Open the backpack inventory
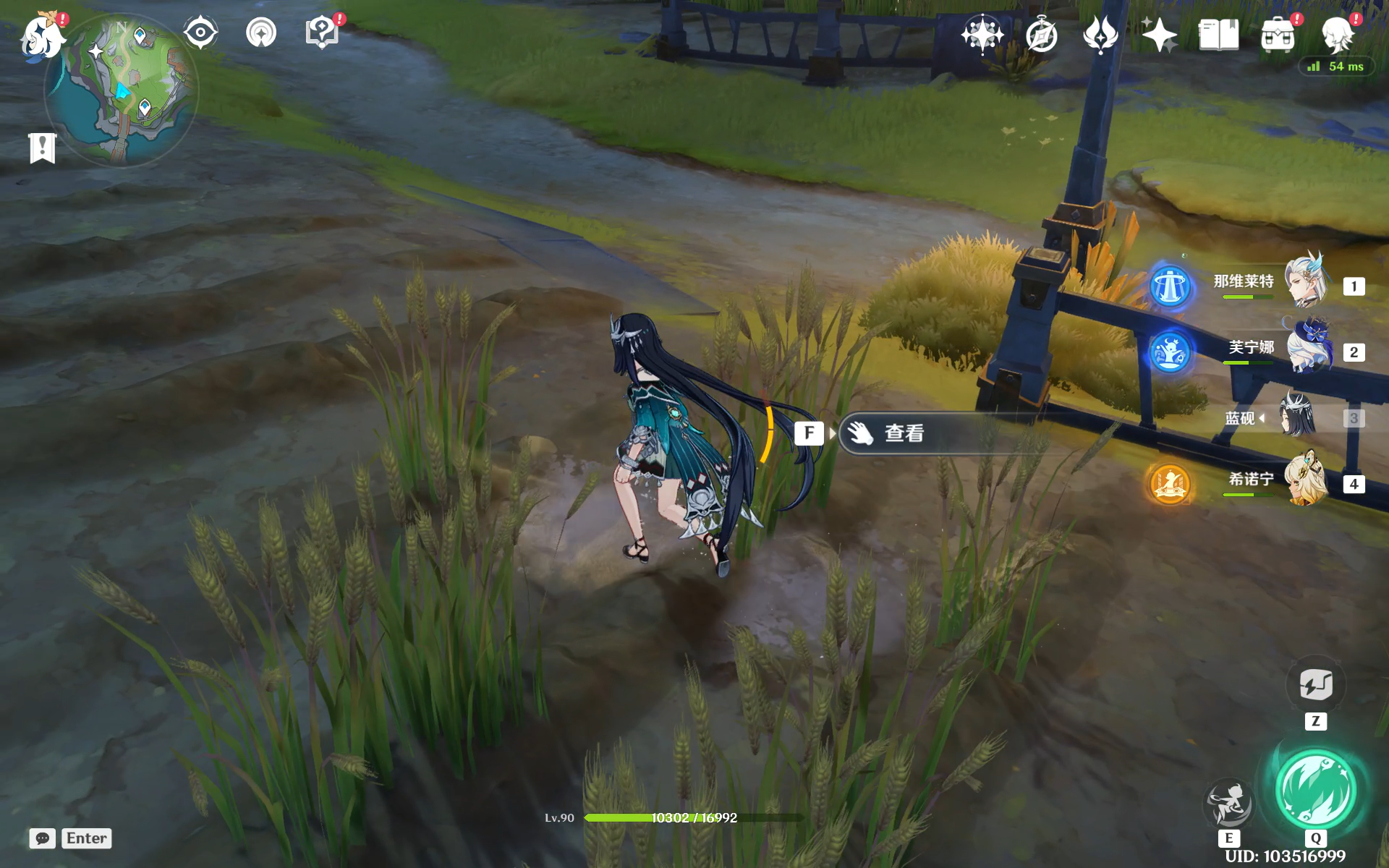The height and width of the screenshot is (868, 1389). (x=1278, y=35)
